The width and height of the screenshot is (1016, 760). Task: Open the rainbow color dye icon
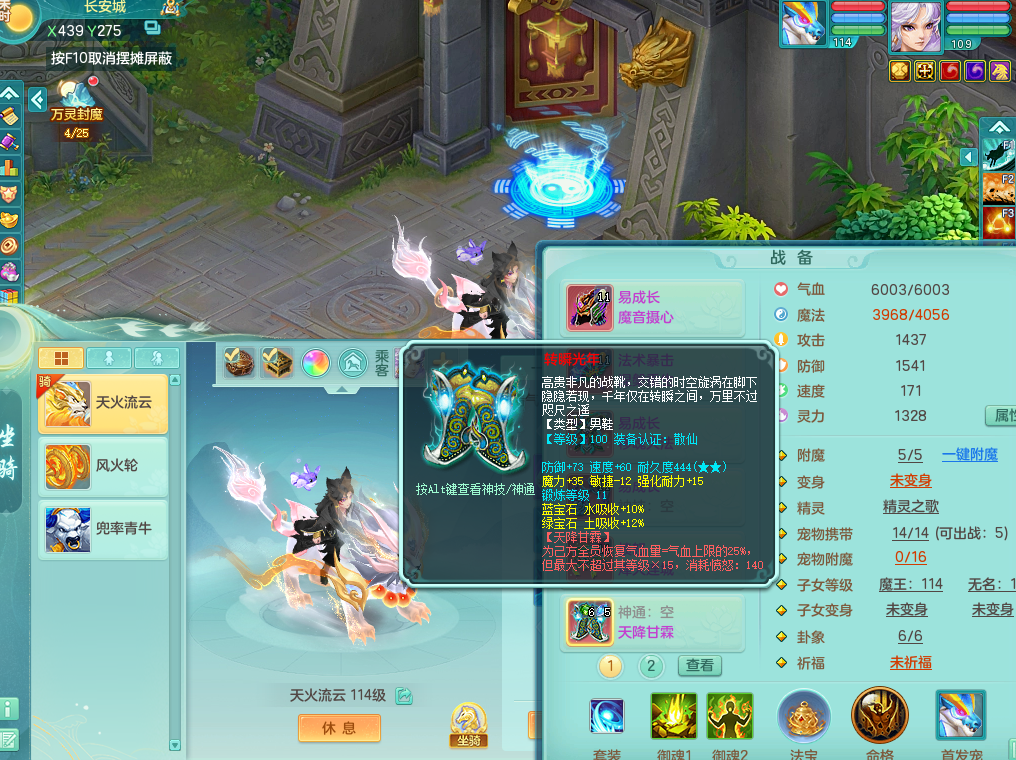click(x=315, y=362)
